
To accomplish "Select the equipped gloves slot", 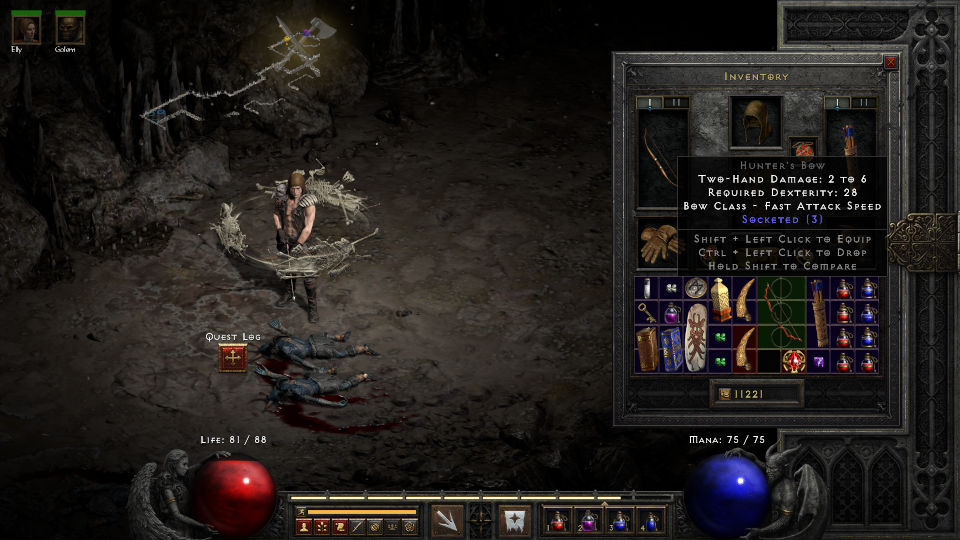I will pos(657,243).
